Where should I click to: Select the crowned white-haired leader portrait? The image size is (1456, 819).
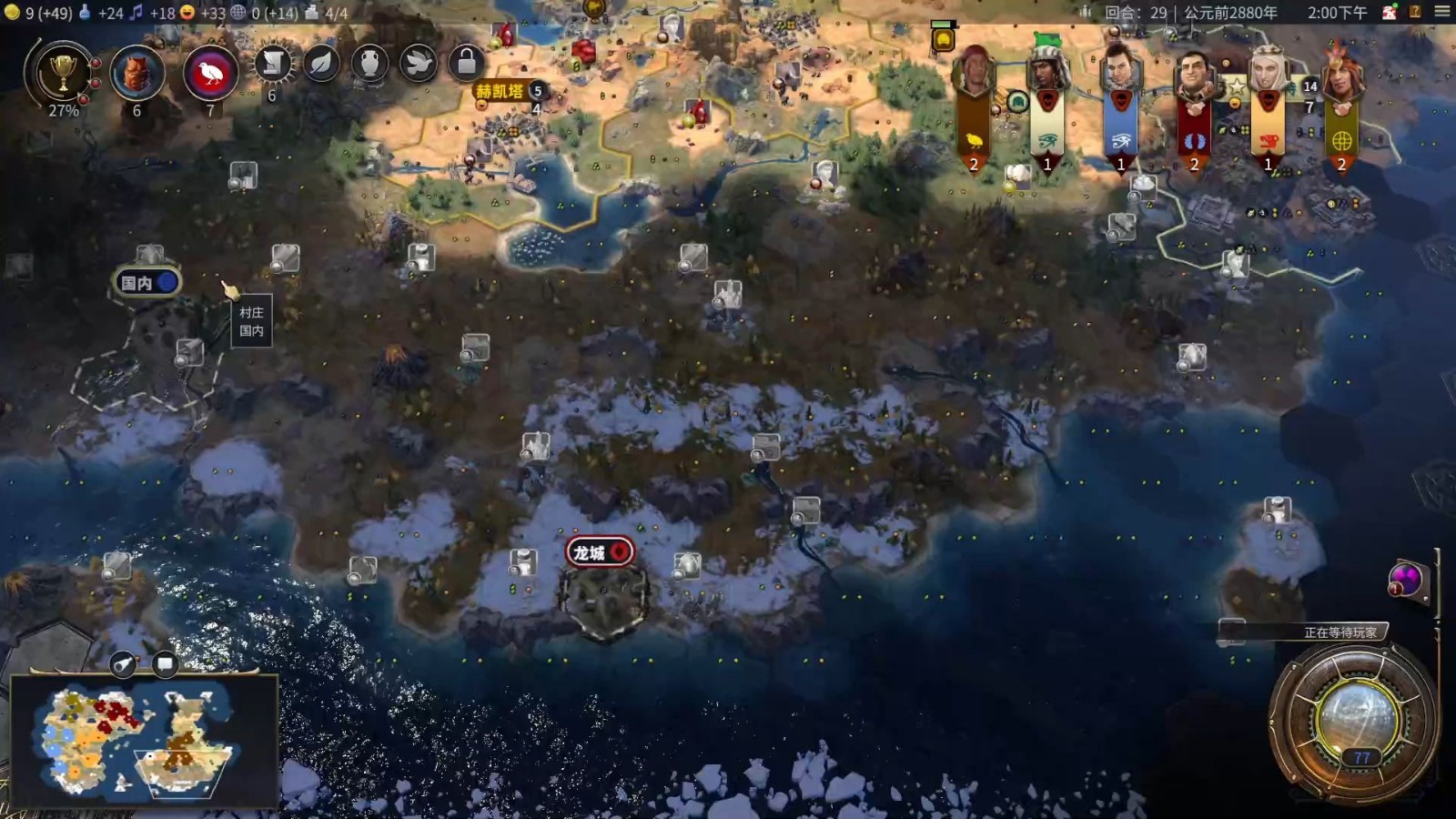click(1268, 75)
